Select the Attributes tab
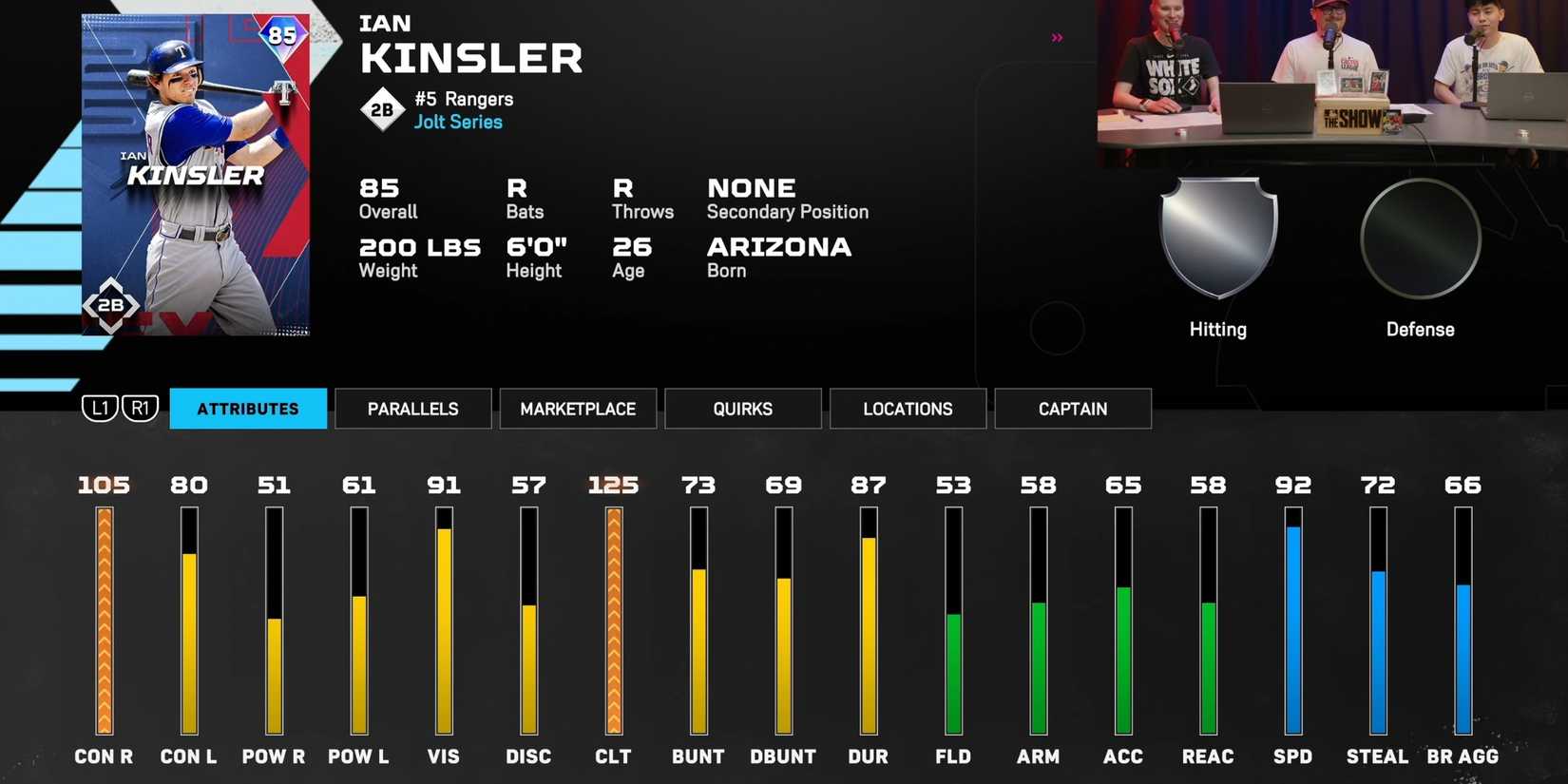This screenshot has width=1568, height=784. click(x=247, y=409)
